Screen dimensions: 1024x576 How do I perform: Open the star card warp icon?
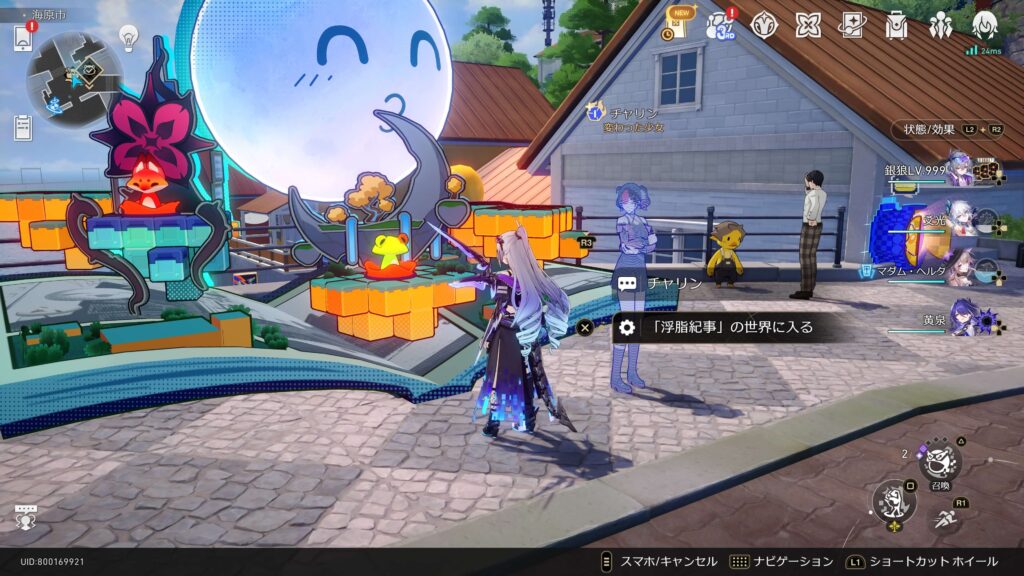tap(852, 24)
